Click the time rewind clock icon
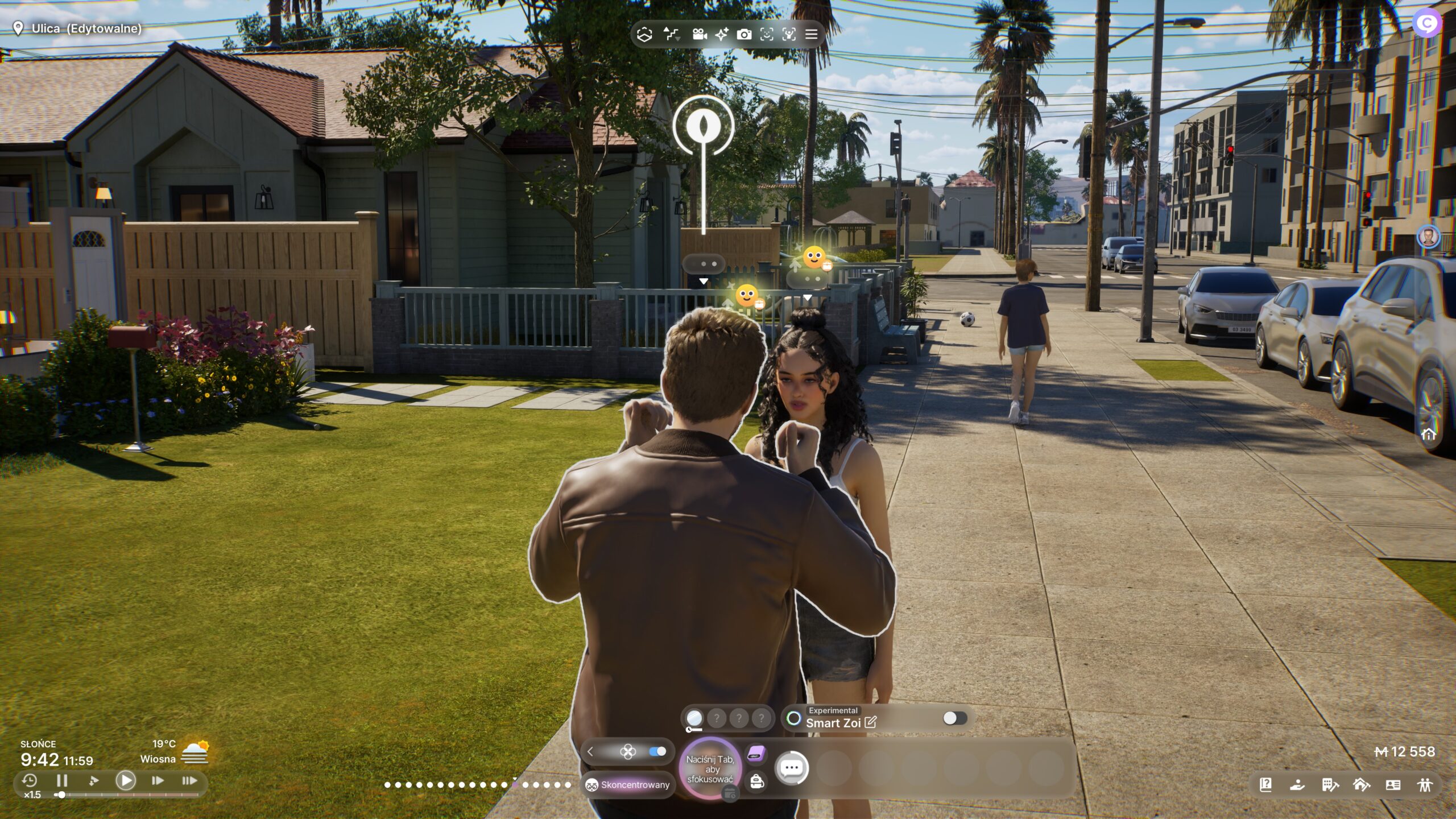1456x819 pixels. coord(30,780)
